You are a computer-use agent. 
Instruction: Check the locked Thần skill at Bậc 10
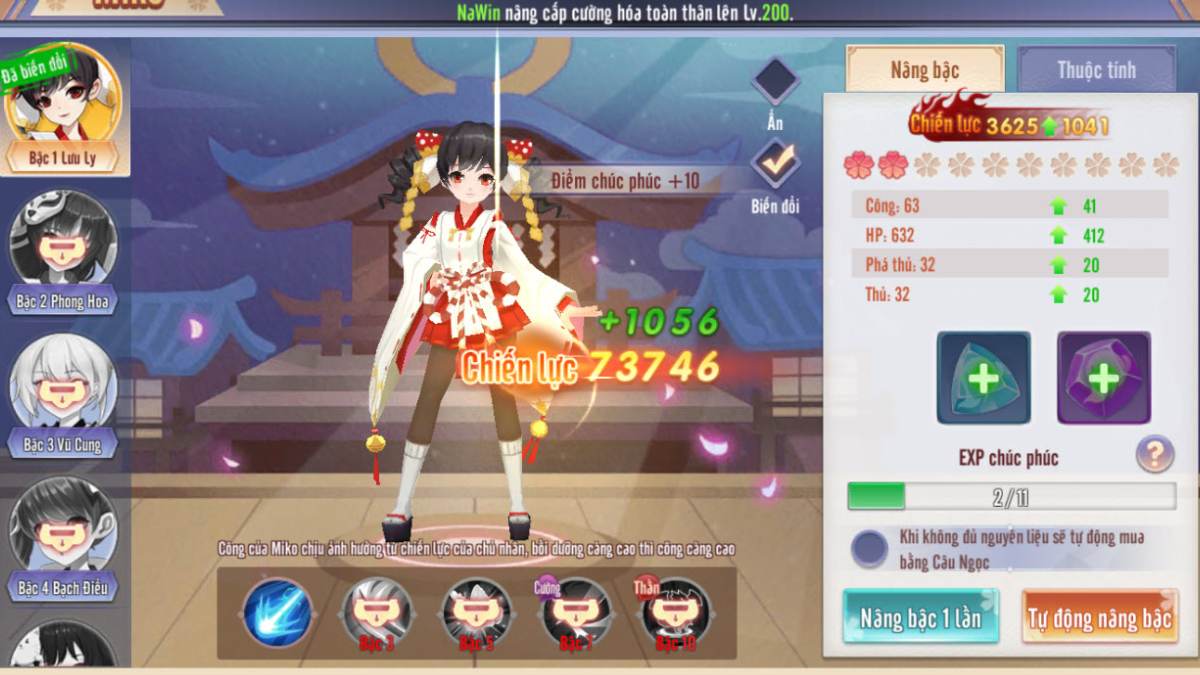coord(676,612)
